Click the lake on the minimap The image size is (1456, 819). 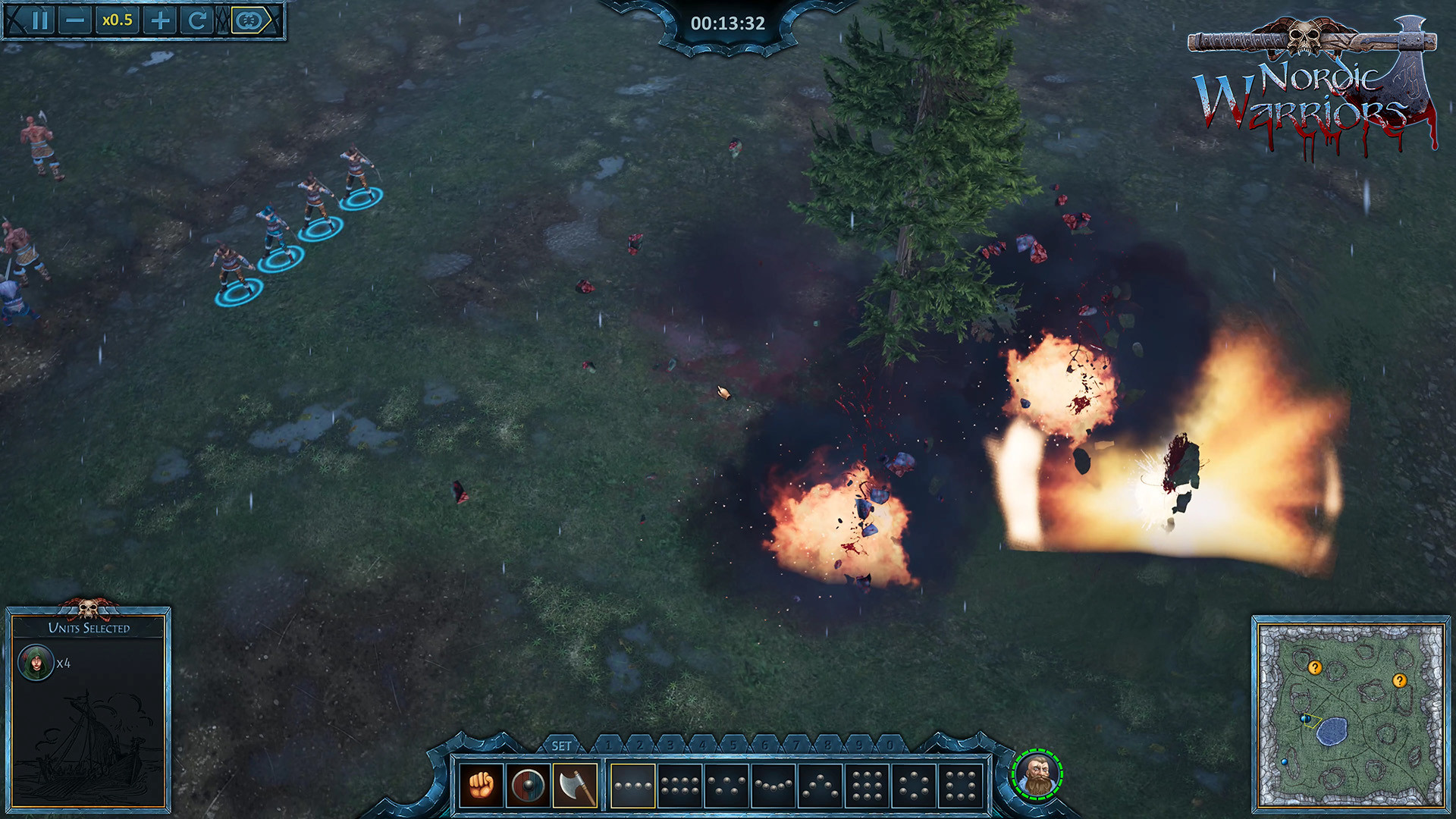[x=1332, y=731]
